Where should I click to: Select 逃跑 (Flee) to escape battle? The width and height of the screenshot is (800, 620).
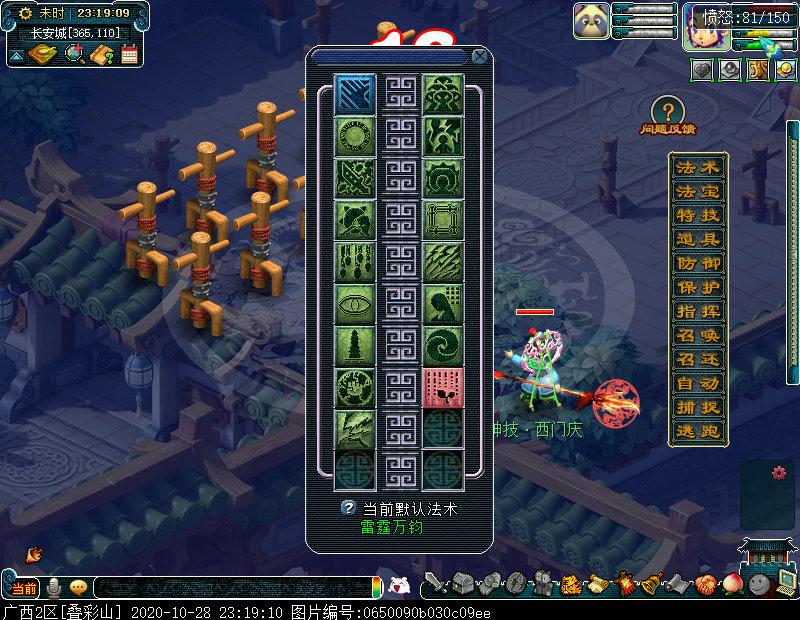pos(697,432)
